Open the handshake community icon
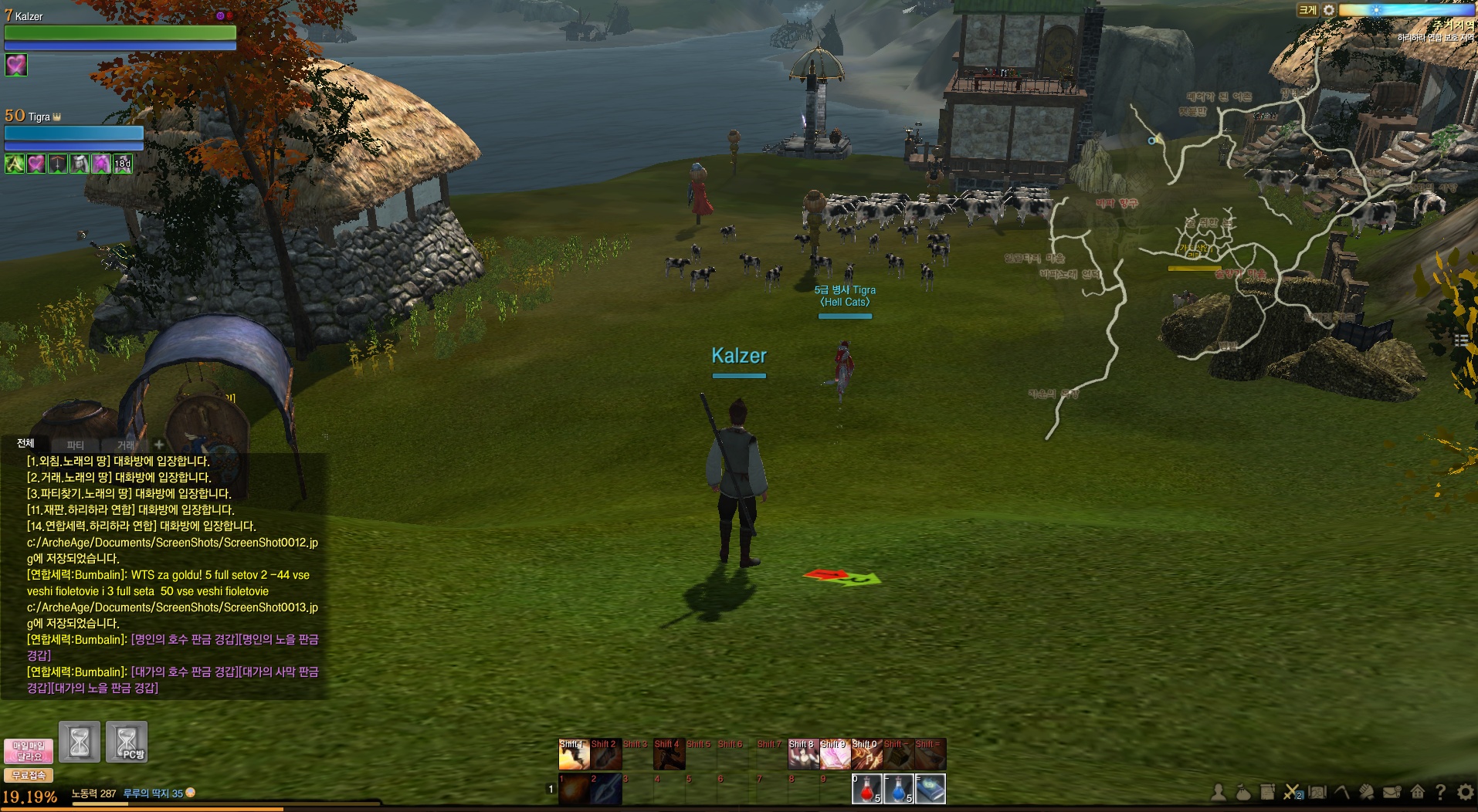Viewport: 1478px width, 812px height. [x=1367, y=792]
